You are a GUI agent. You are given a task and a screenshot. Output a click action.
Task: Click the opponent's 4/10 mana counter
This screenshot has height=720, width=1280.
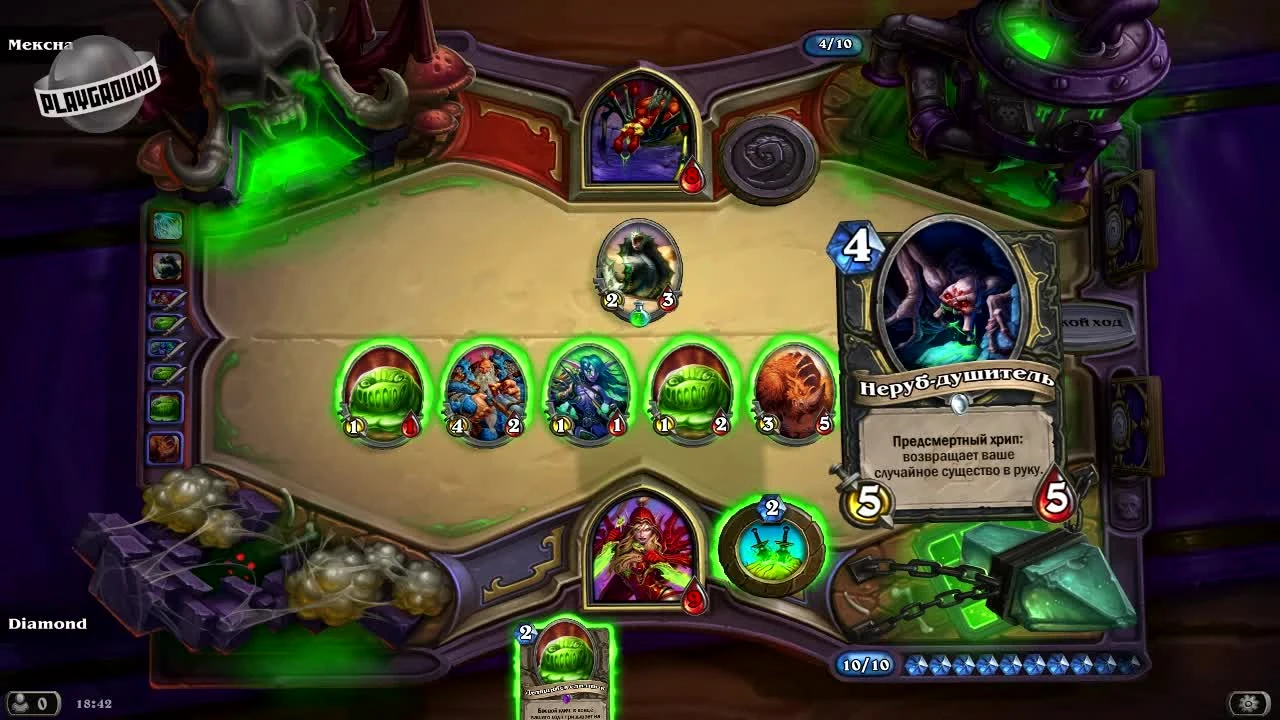click(x=833, y=44)
